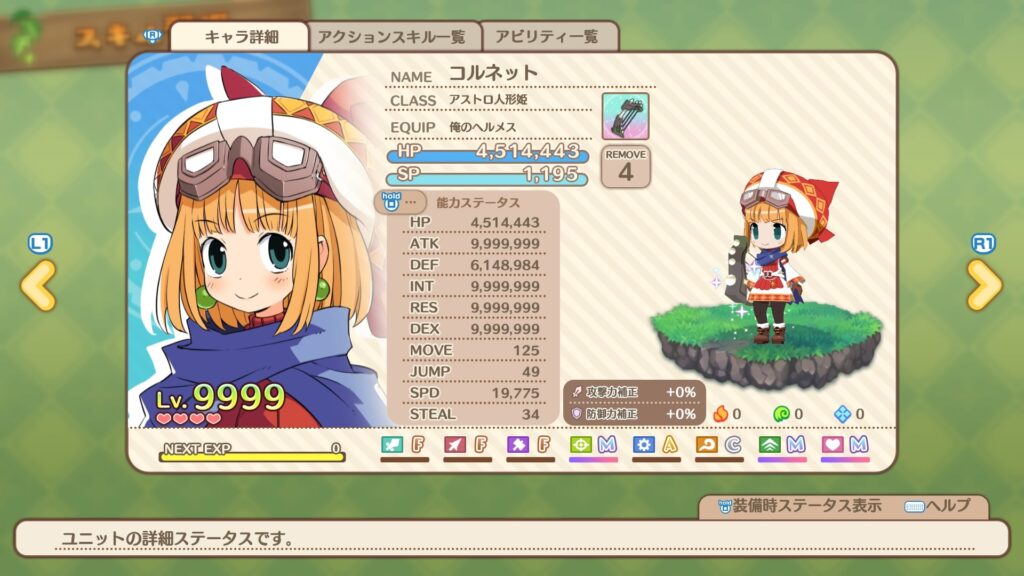Select the キャラ詳細 tab
Image resolution: width=1024 pixels, height=576 pixels.
pyautogui.click(x=241, y=37)
